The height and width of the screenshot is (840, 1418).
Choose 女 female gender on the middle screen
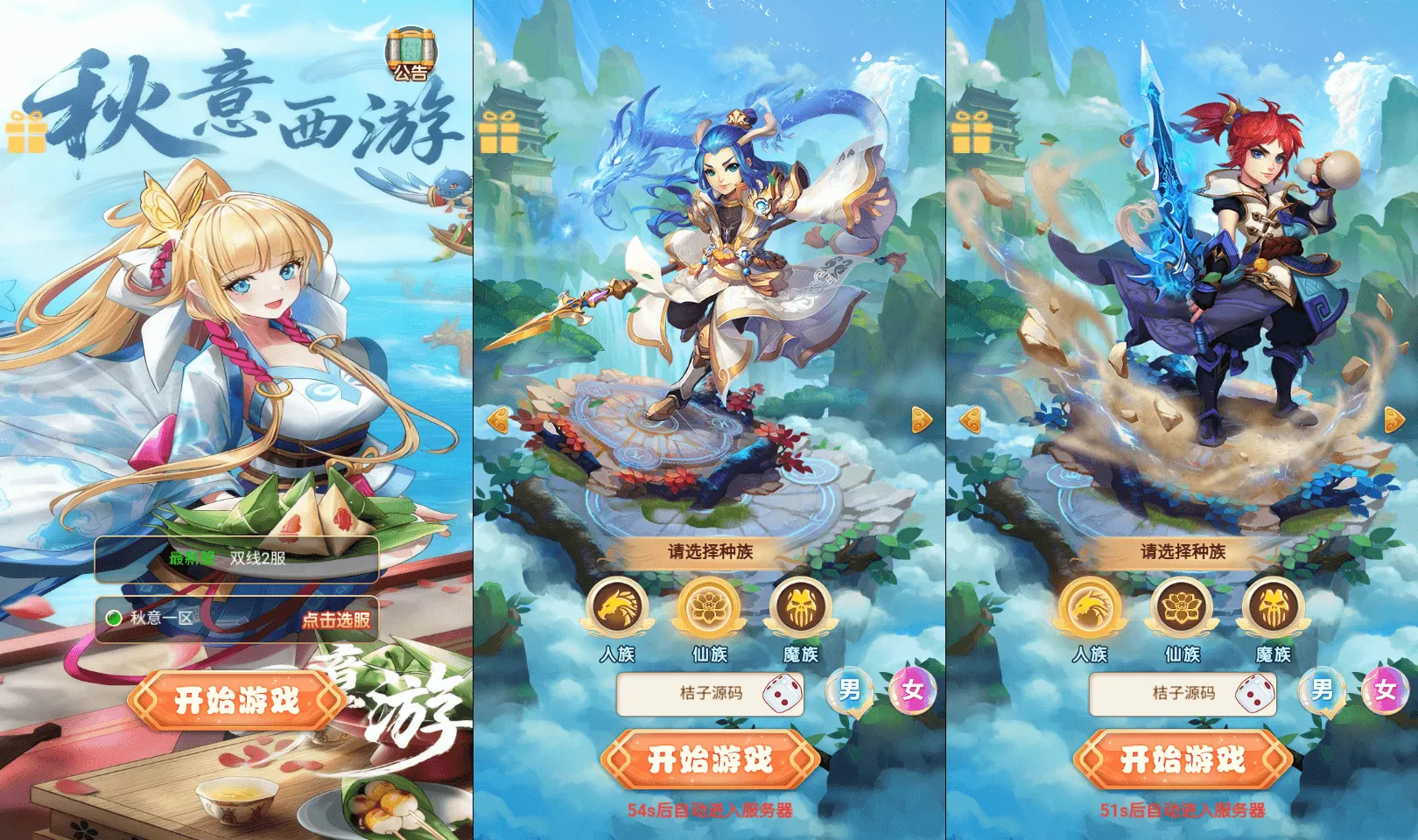[909, 691]
